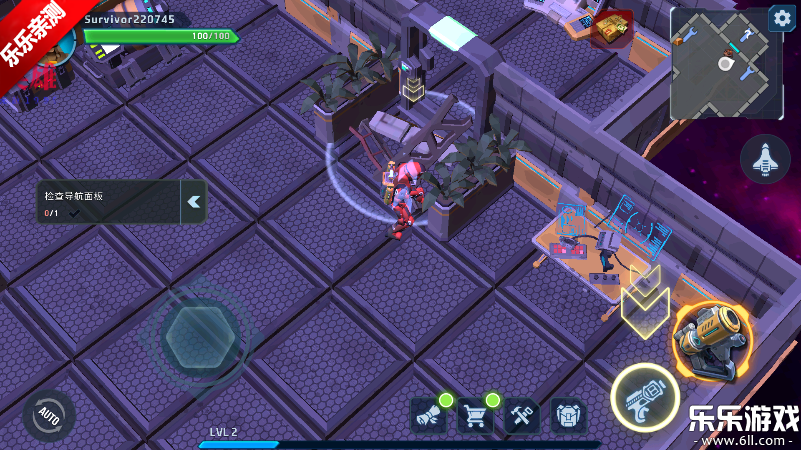Collapse the quest tracker with the arrow
The image size is (801, 450).
click(x=194, y=201)
